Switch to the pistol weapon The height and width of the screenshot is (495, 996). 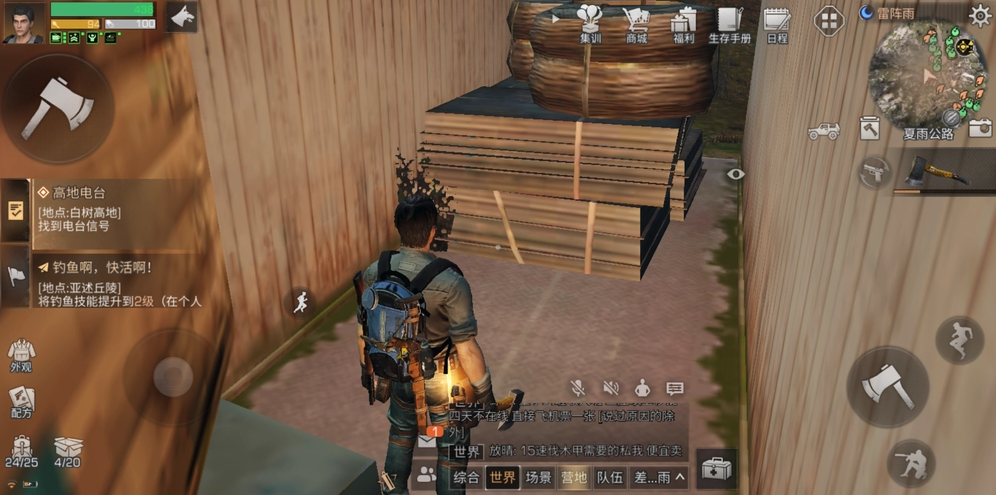[x=874, y=171]
